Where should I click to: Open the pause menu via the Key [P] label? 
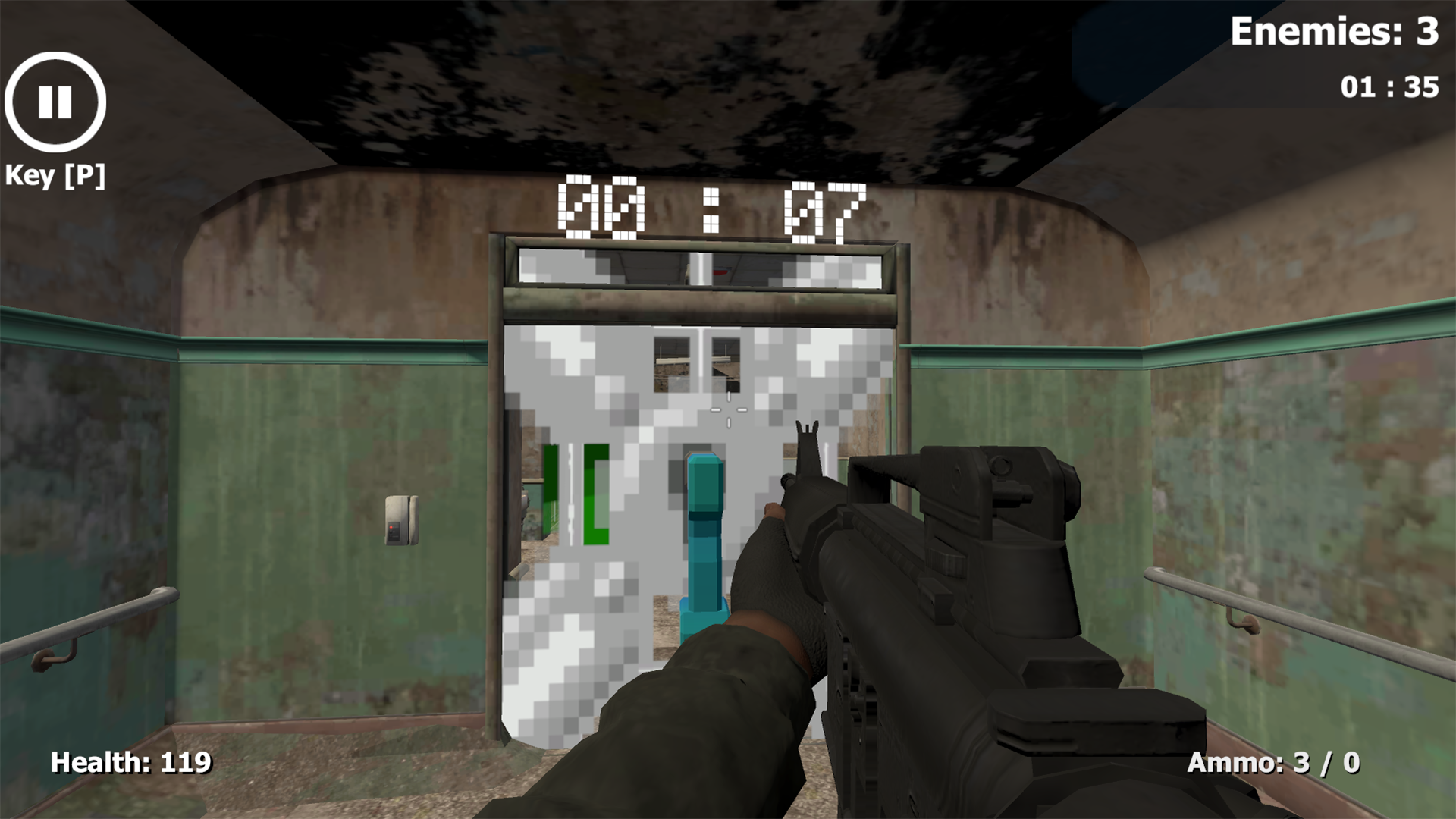[54, 177]
